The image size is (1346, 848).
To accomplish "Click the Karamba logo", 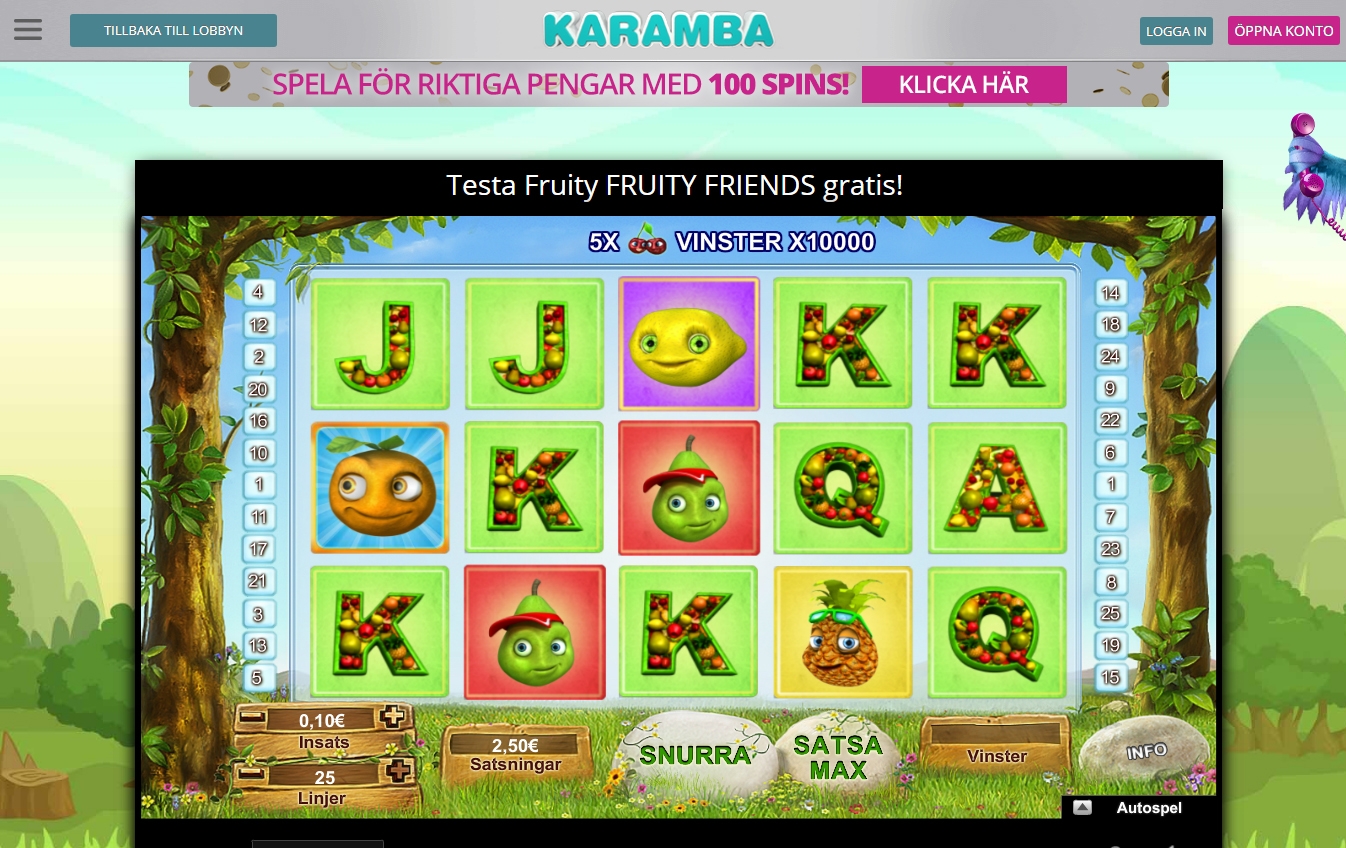I will tap(658, 30).
